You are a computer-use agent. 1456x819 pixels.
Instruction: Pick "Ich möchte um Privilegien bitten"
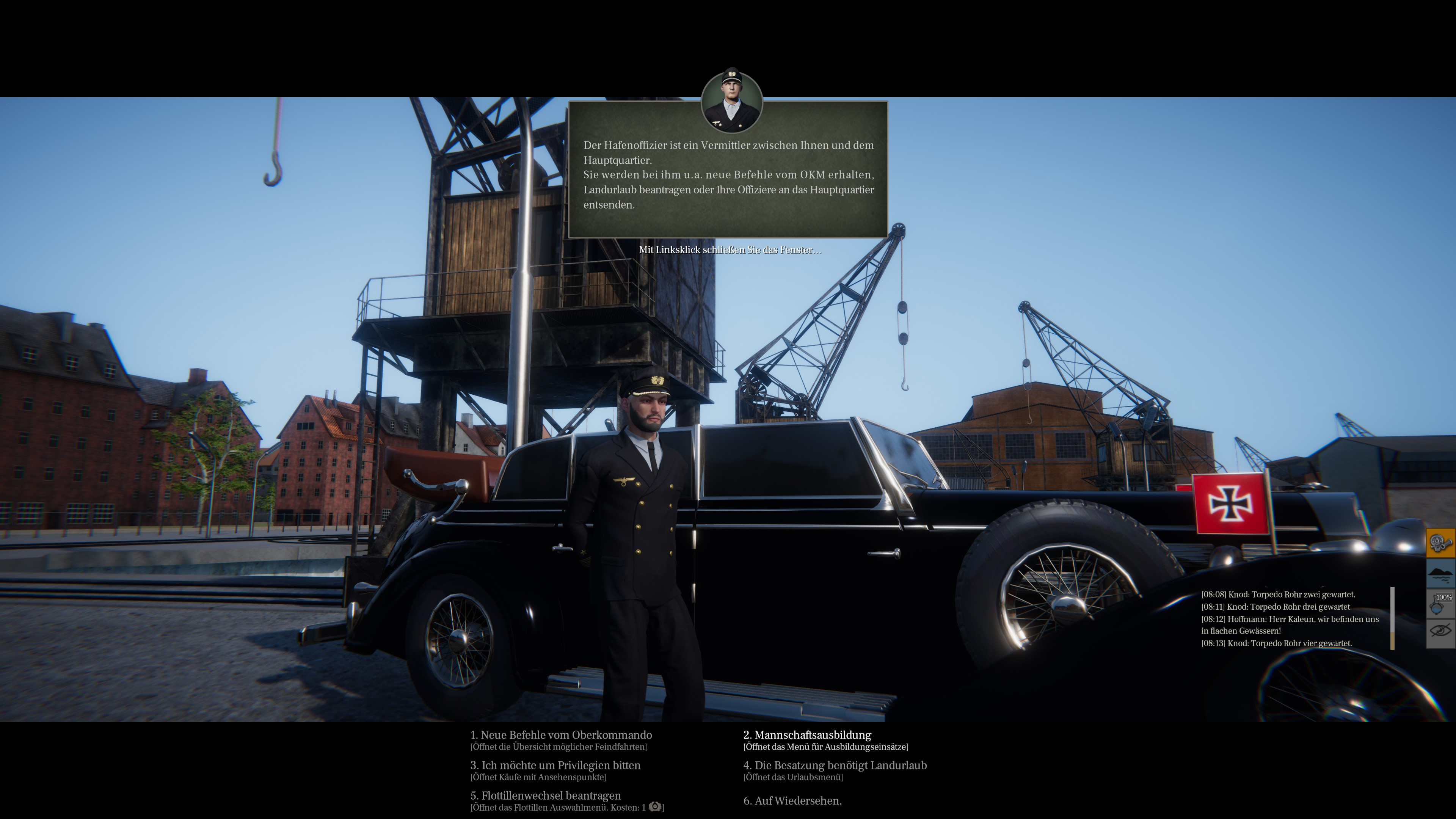pos(555,765)
